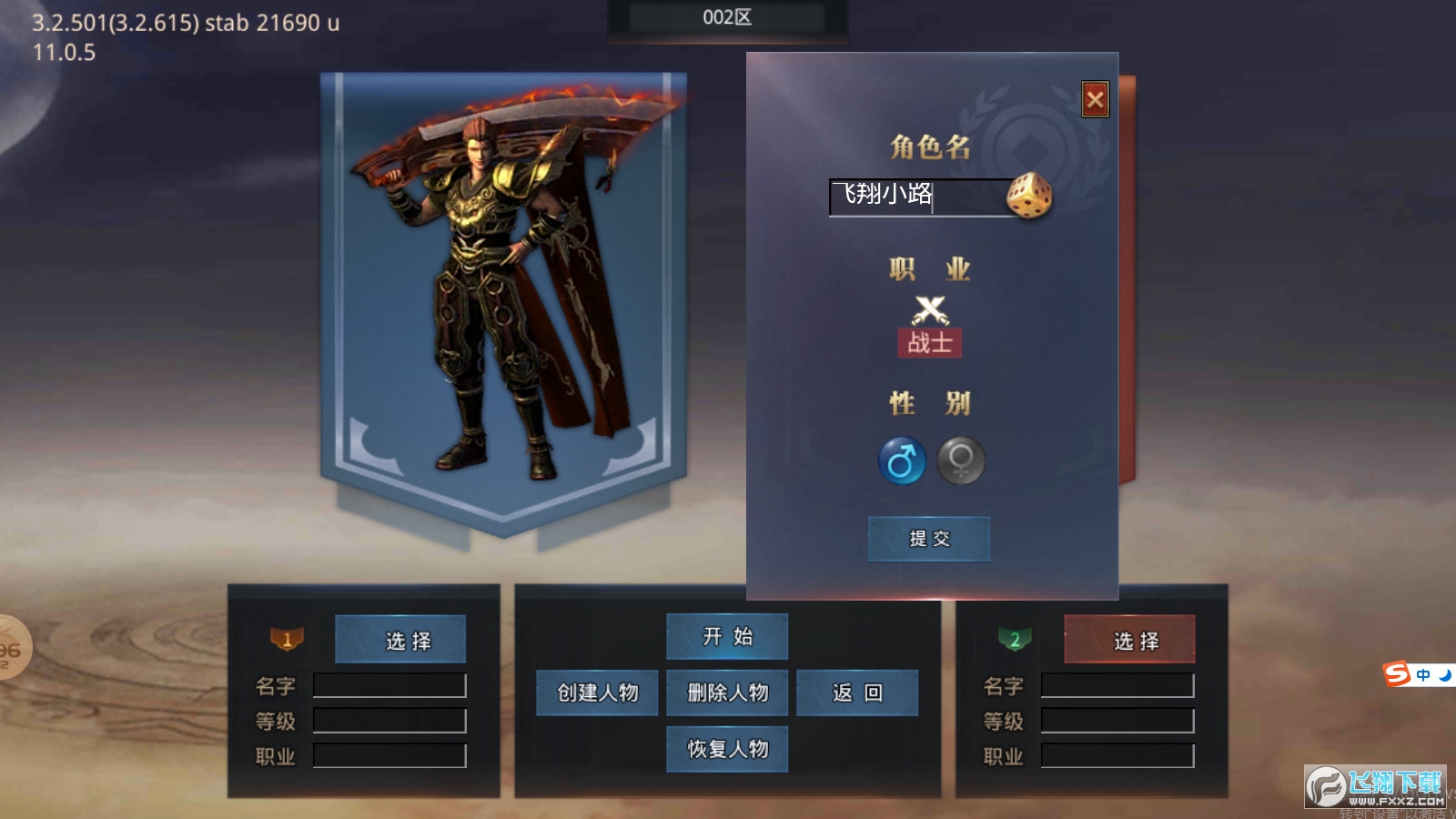Submit the character with 提交
The width and height of the screenshot is (1456, 819).
click(929, 539)
